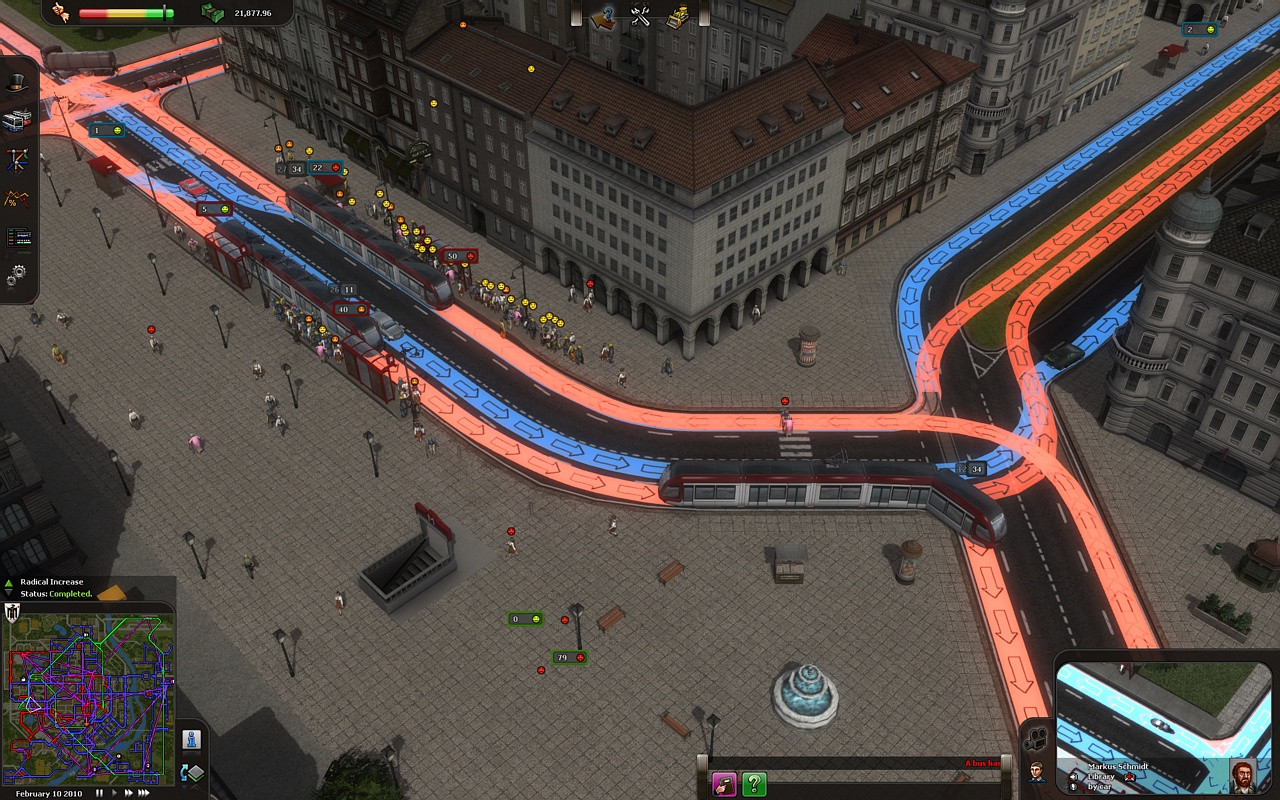Set game speed to triple fast-forward

pos(144,793)
